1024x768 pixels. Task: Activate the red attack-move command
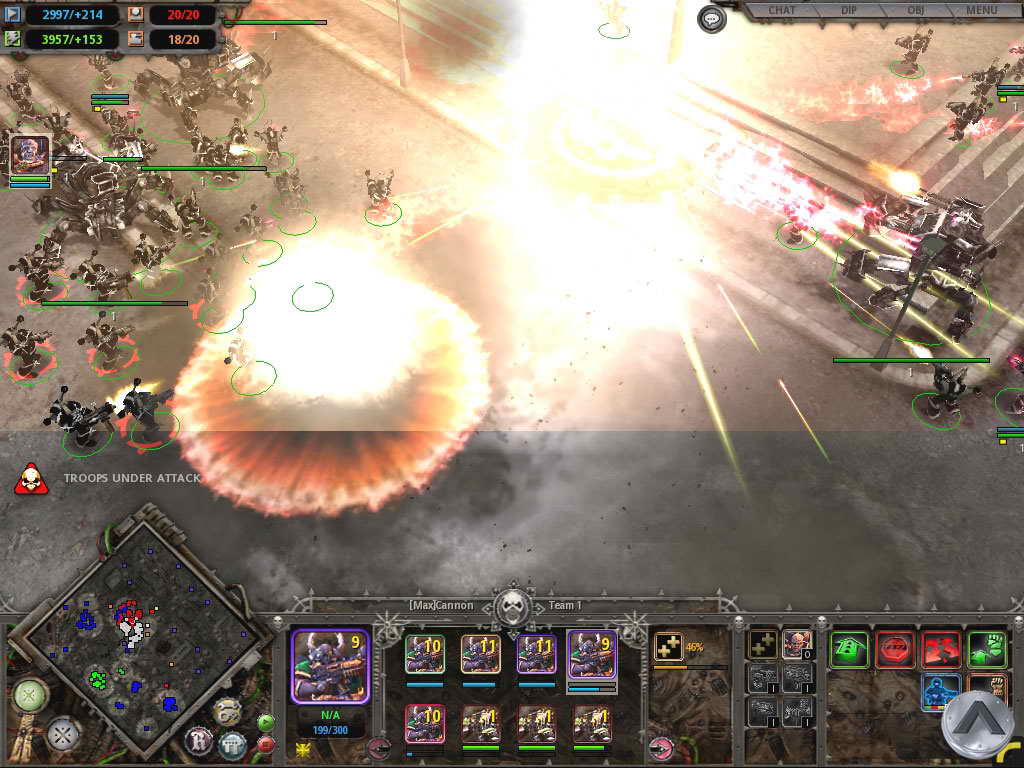[x=940, y=649]
